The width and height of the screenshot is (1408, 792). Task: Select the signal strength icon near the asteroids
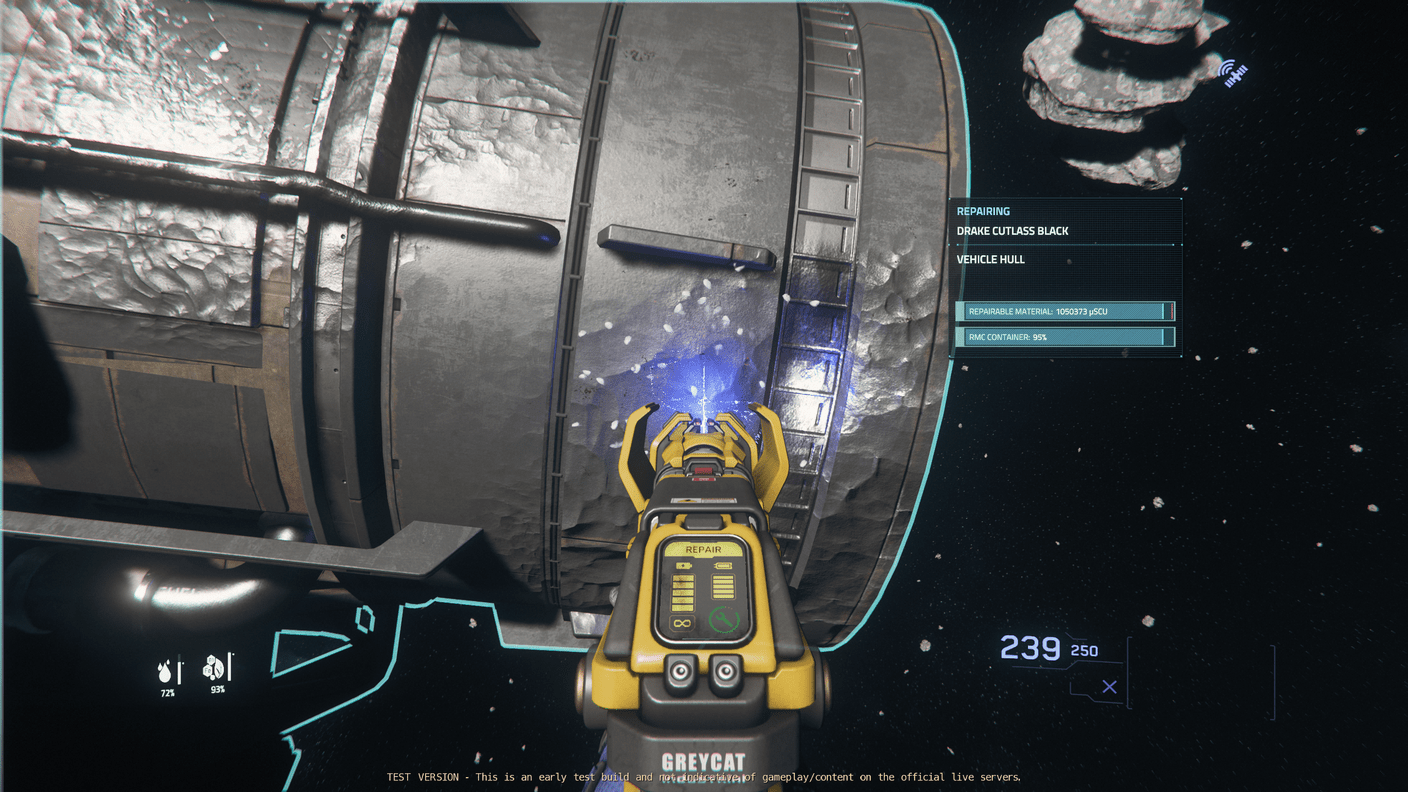tap(1234, 71)
